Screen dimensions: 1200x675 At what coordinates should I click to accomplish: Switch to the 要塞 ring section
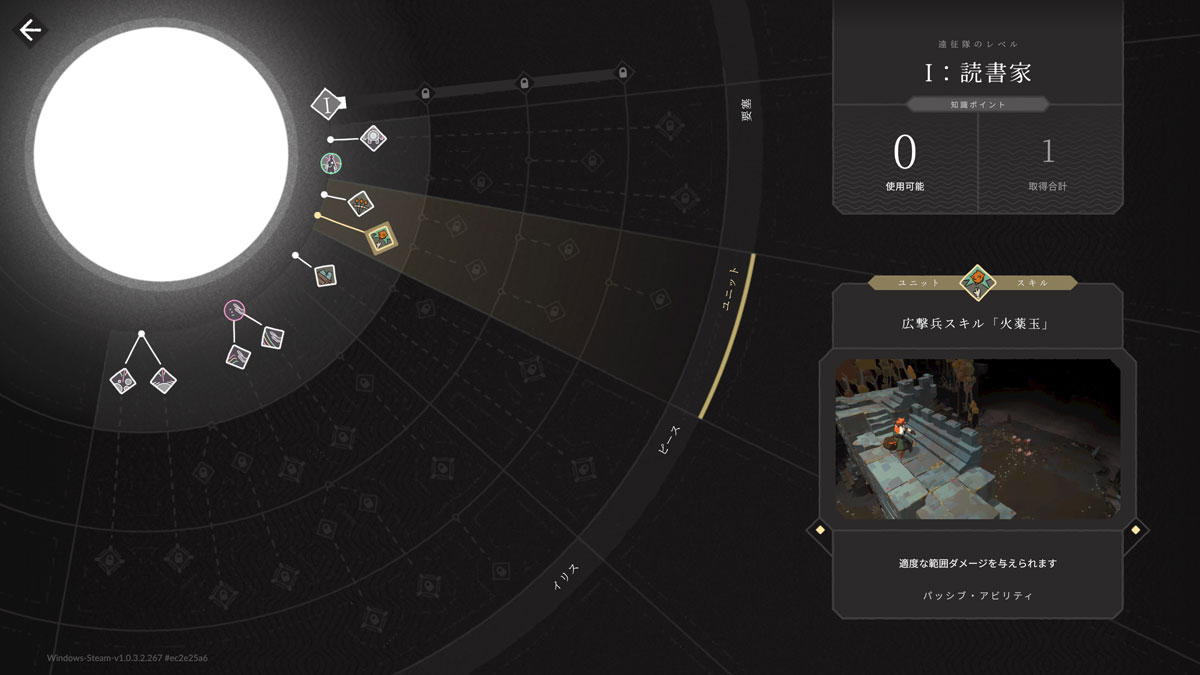(746, 110)
